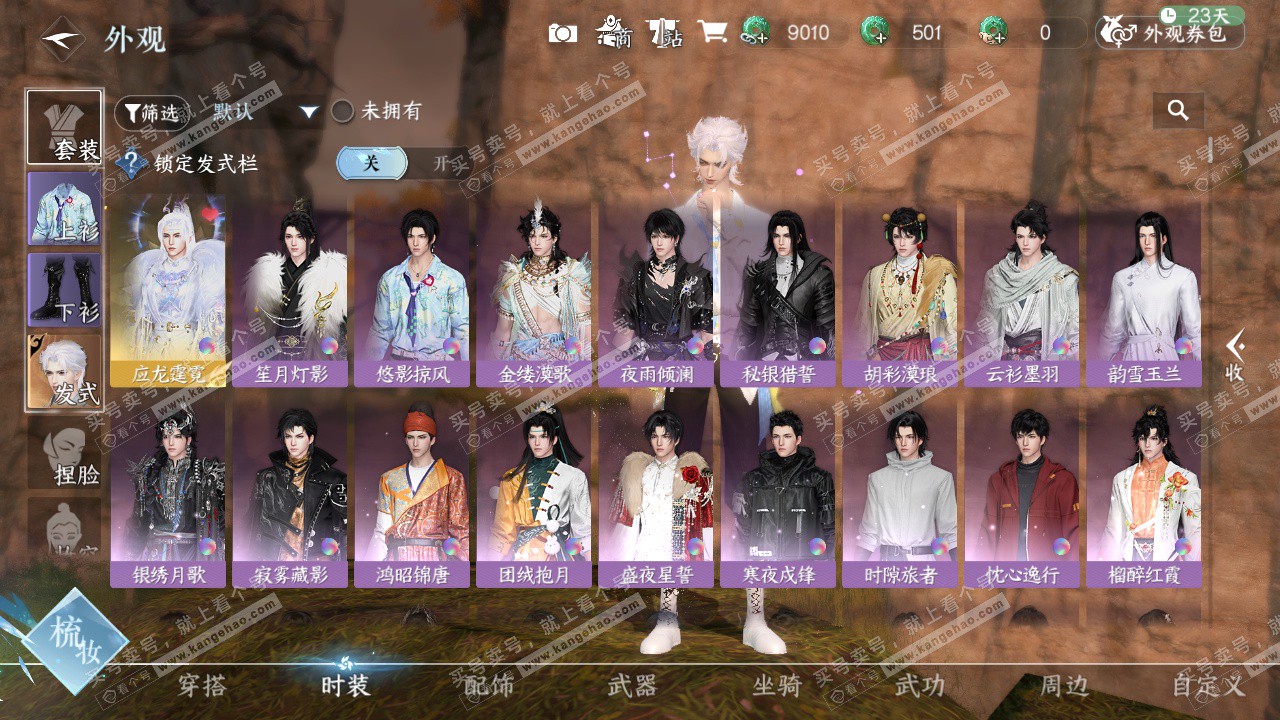Select the 套装 outfit set category
Screen dimensions: 1280x720
point(65,128)
